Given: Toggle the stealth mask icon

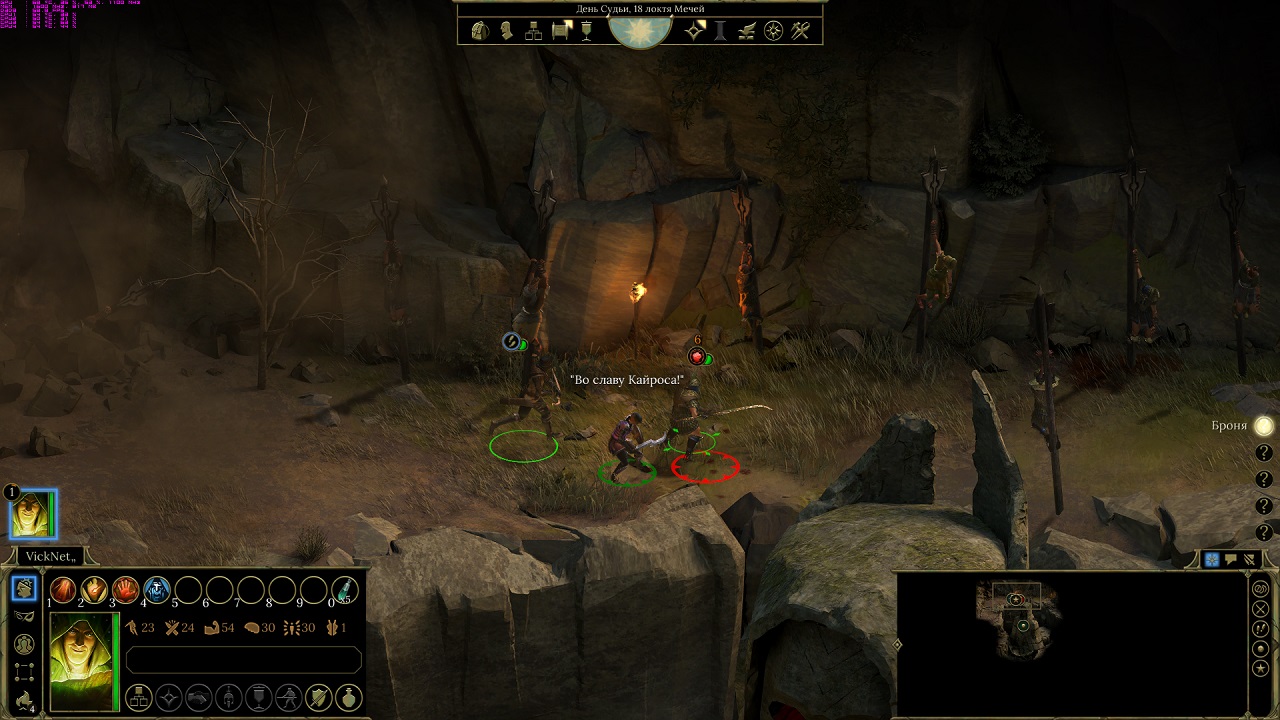Looking at the screenshot, I should [25, 616].
